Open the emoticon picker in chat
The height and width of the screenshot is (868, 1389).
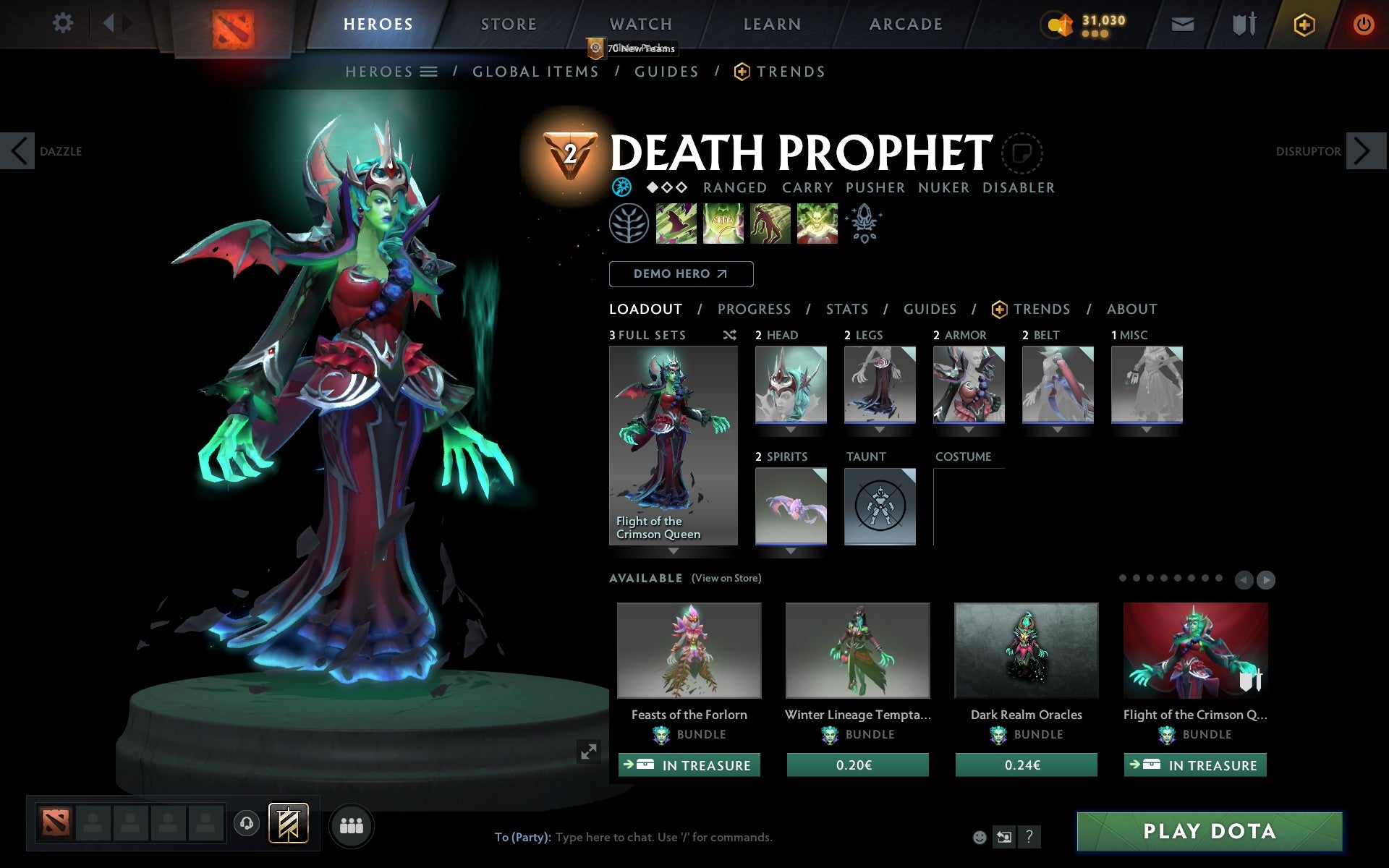click(980, 838)
